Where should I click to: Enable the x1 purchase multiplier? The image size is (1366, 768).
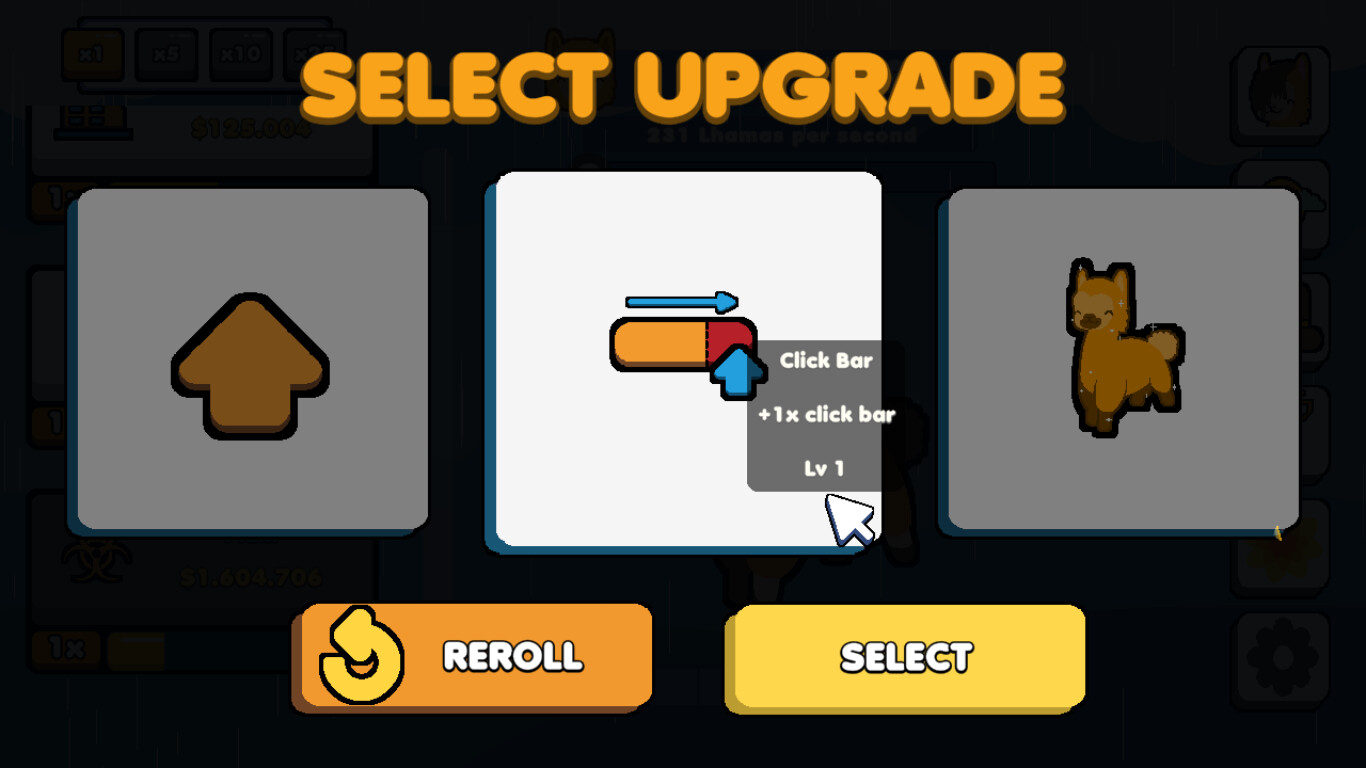pyautogui.click(x=93, y=55)
